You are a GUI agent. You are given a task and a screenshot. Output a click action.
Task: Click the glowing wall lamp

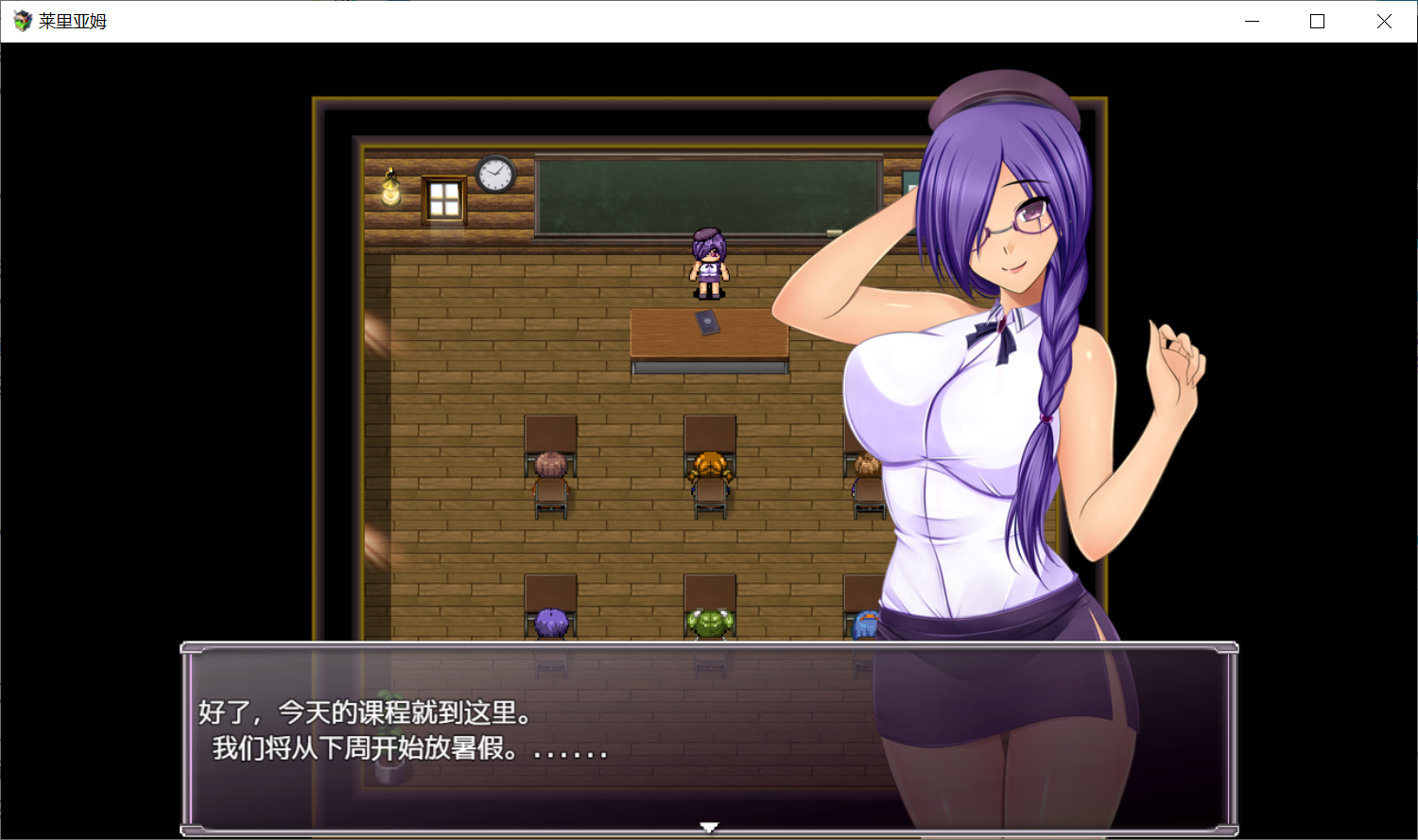pyautogui.click(x=391, y=189)
